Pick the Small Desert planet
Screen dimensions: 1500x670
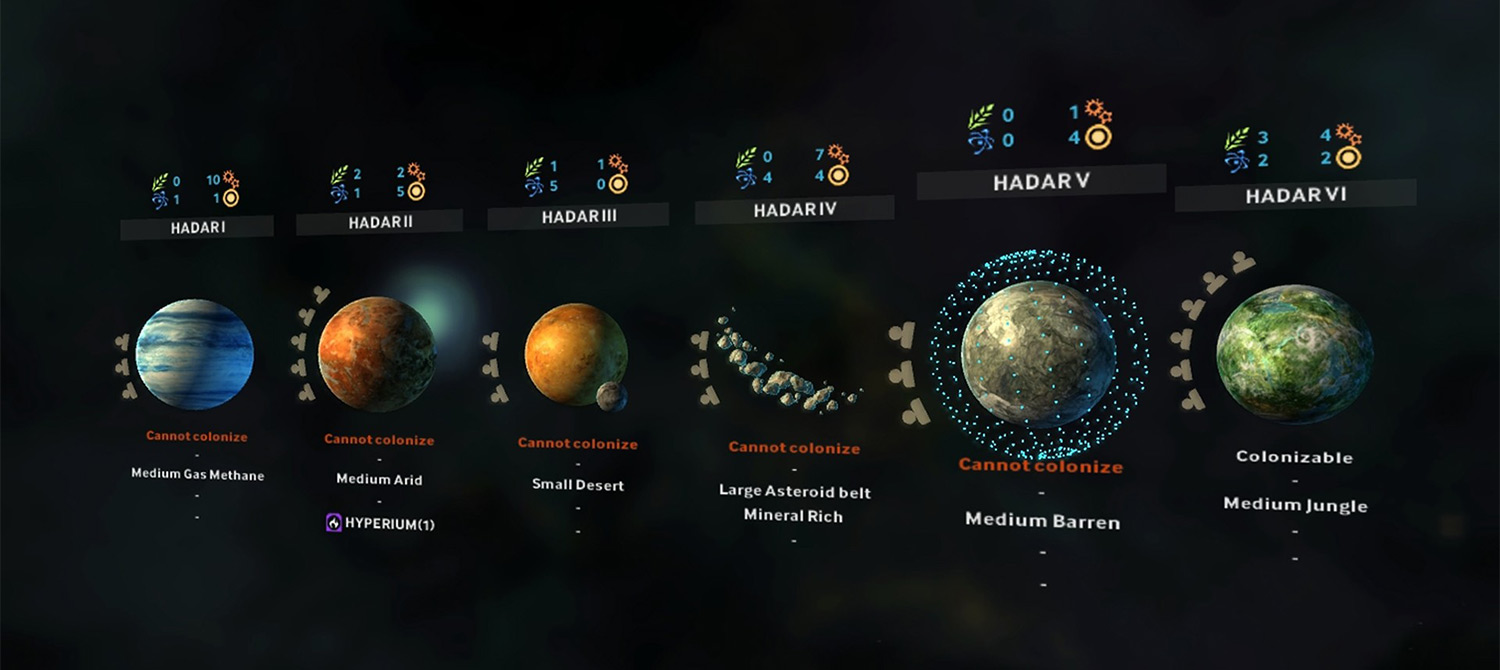575,355
